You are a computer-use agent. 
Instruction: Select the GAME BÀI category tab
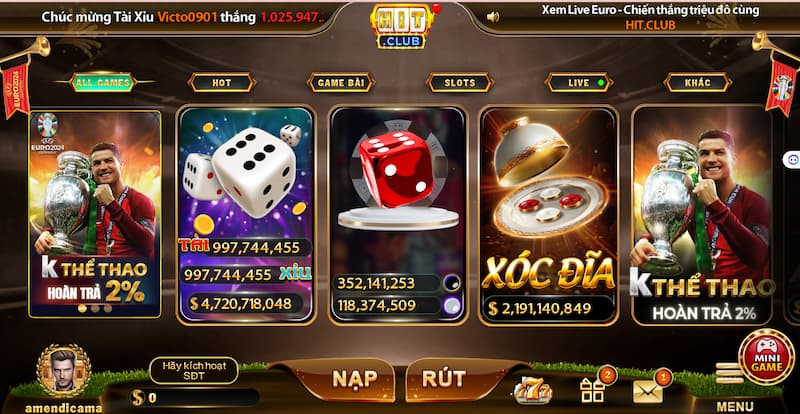coord(340,83)
